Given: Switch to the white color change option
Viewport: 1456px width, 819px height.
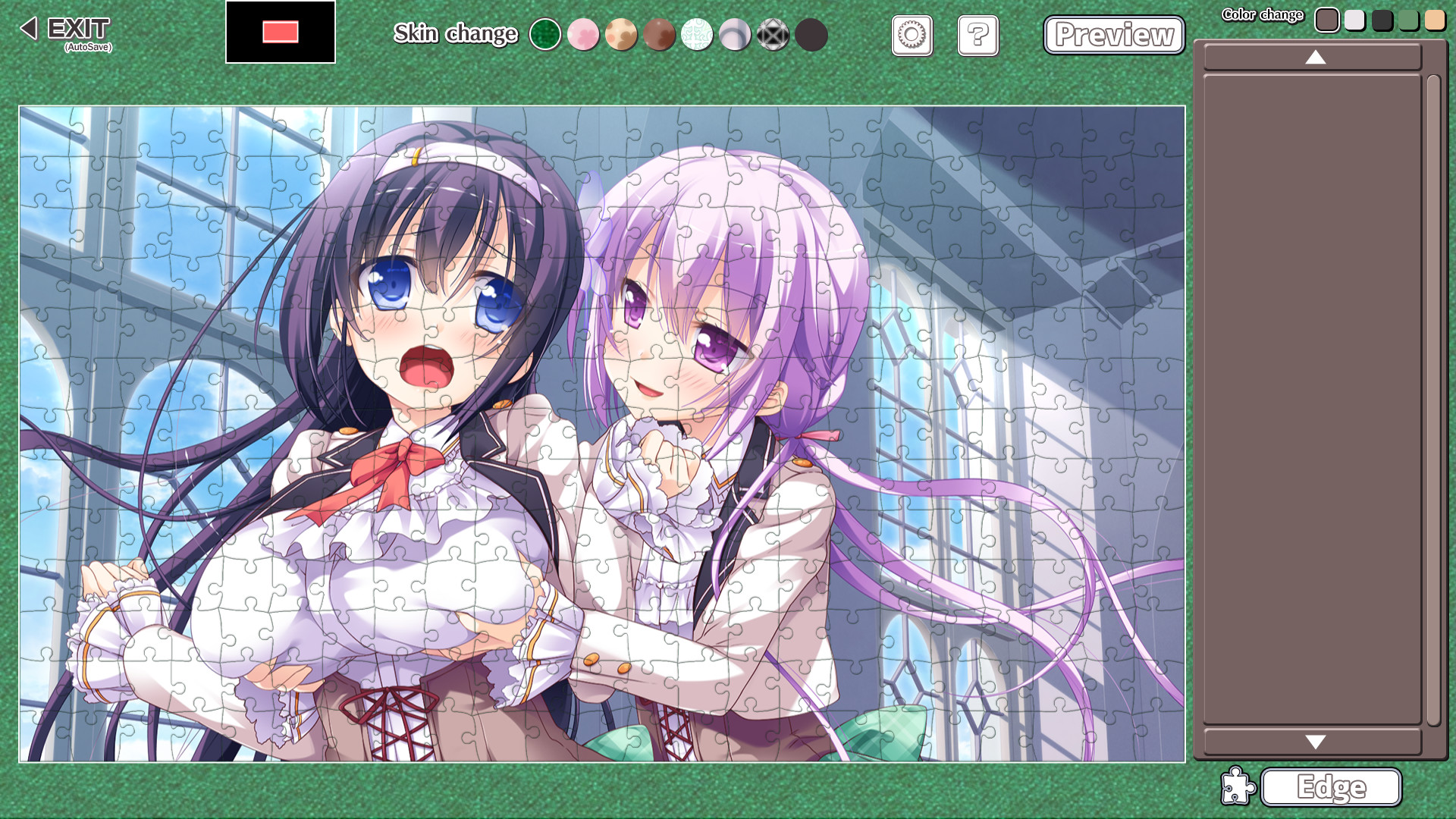Looking at the screenshot, I should 1355,19.
